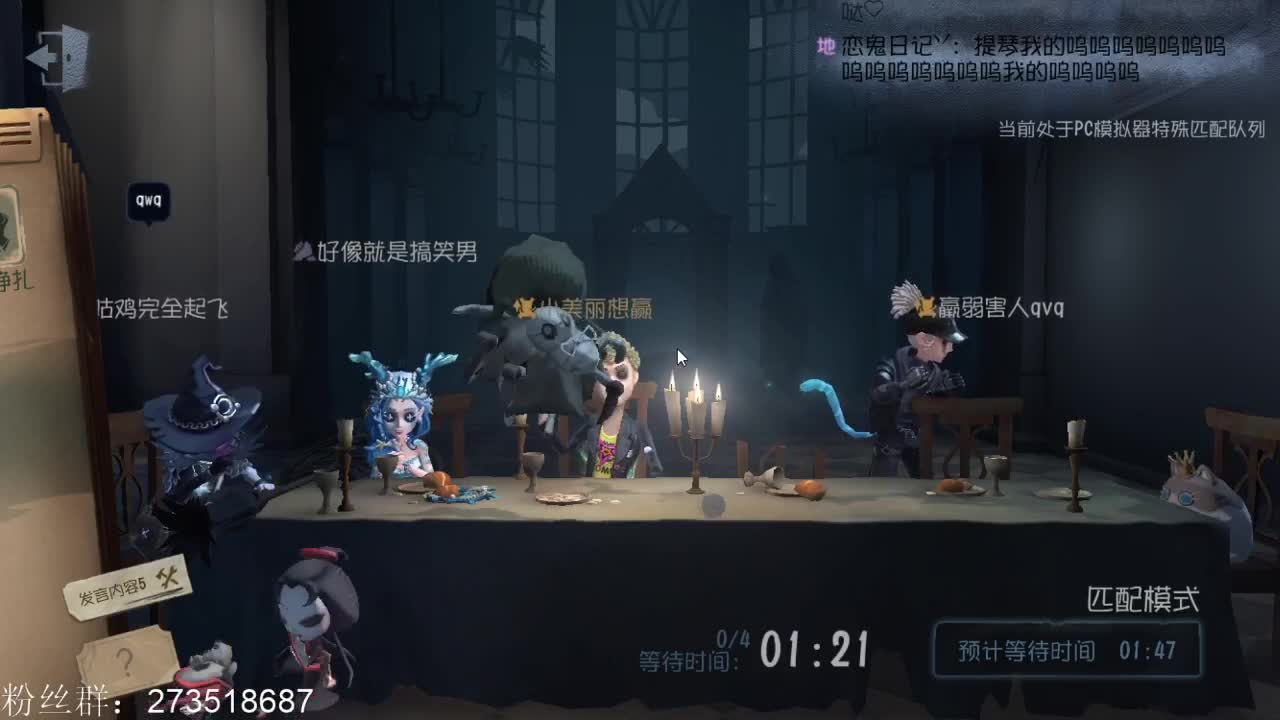The height and width of the screenshot is (720, 1280).
Task: Click the 地 channel badge in chat
Action: click(825, 44)
